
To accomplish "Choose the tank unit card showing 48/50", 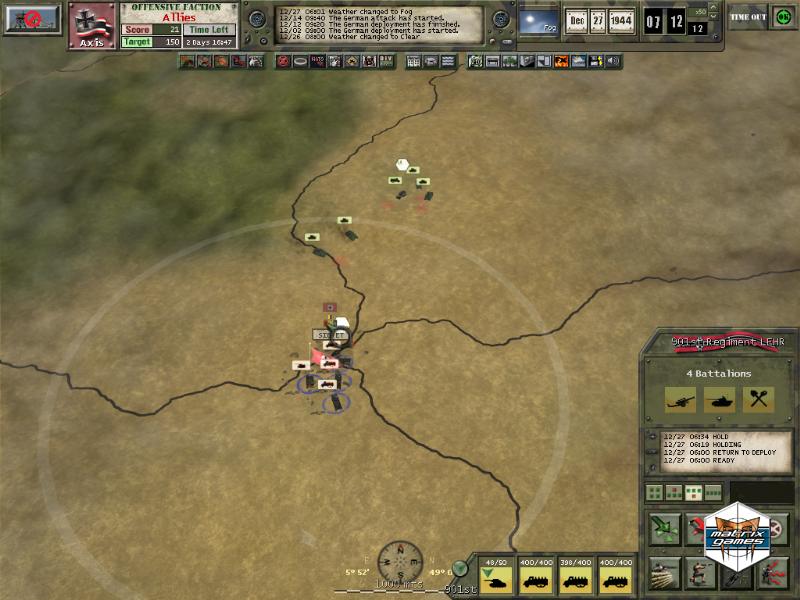I will click(x=497, y=577).
